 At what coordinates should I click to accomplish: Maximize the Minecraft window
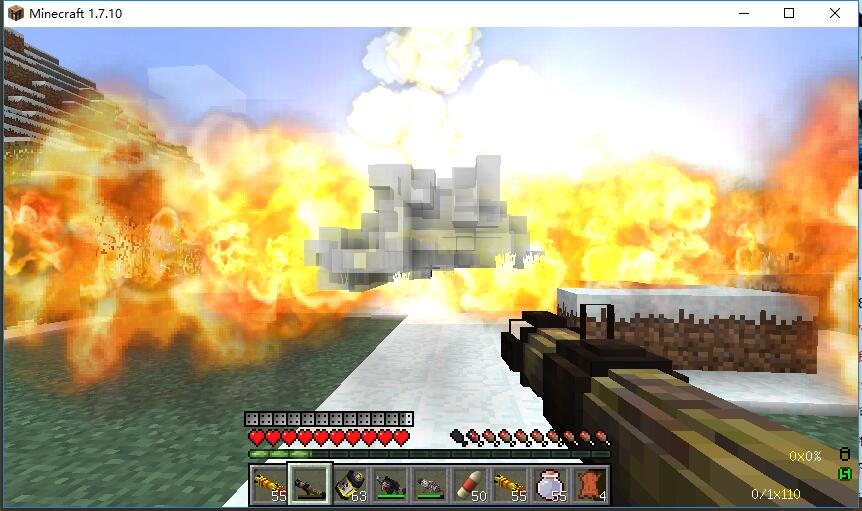pyautogui.click(x=789, y=14)
